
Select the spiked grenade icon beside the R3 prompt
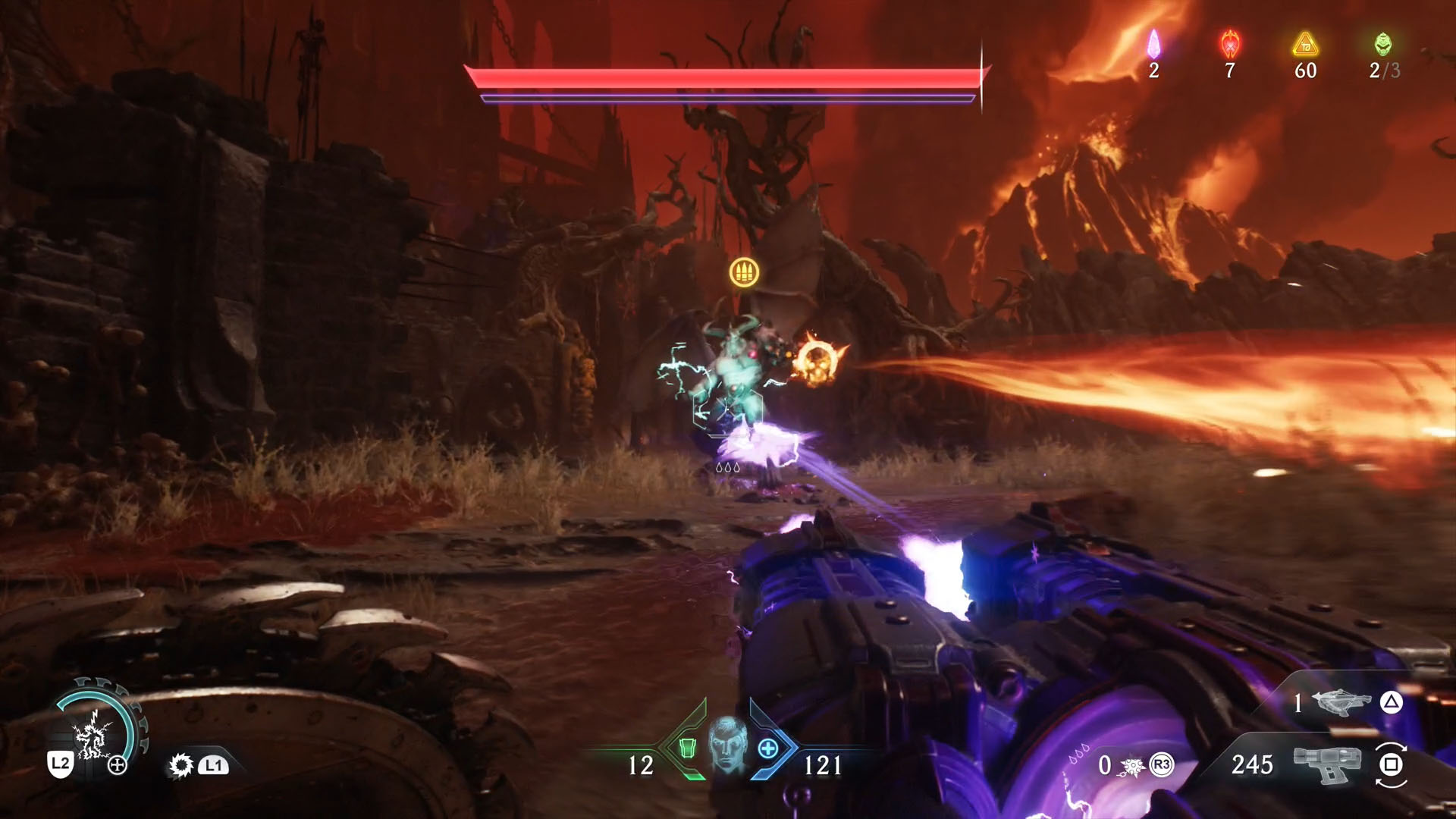[x=1131, y=767]
